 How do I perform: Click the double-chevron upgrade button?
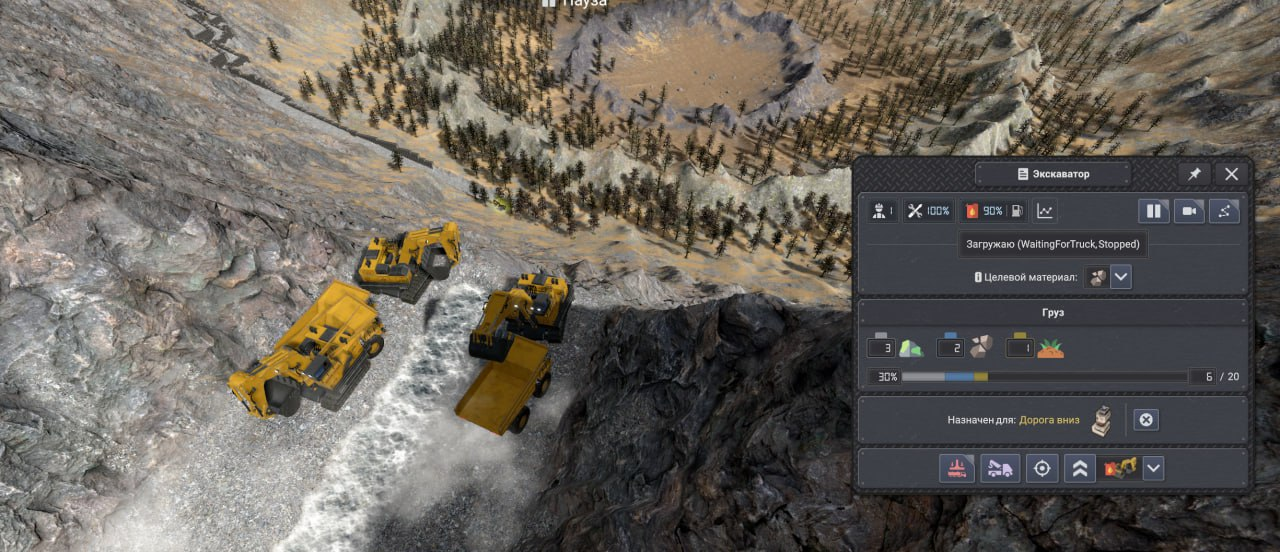(x=1079, y=468)
